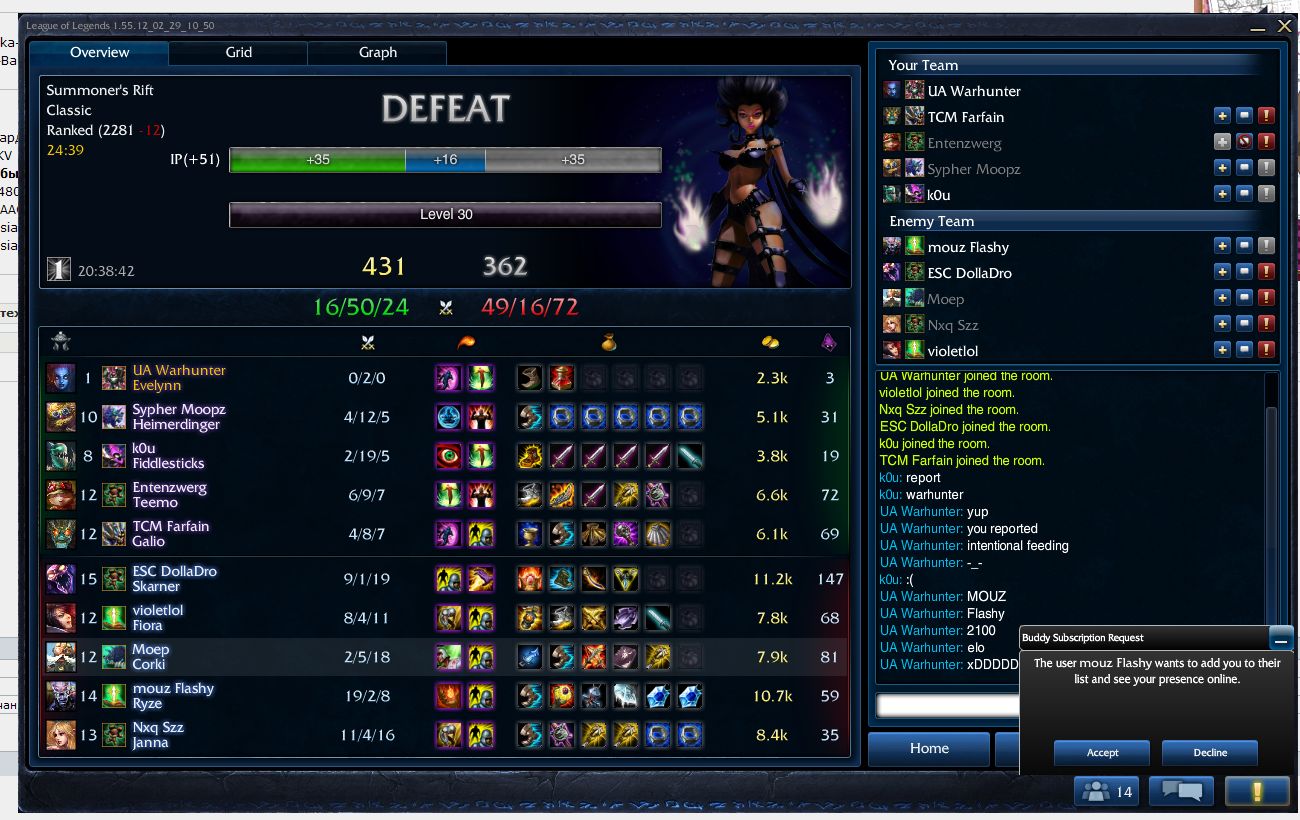Add enemy player Moep as a friend
Screen dimensions: 1300x820
[x=1222, y=299]
